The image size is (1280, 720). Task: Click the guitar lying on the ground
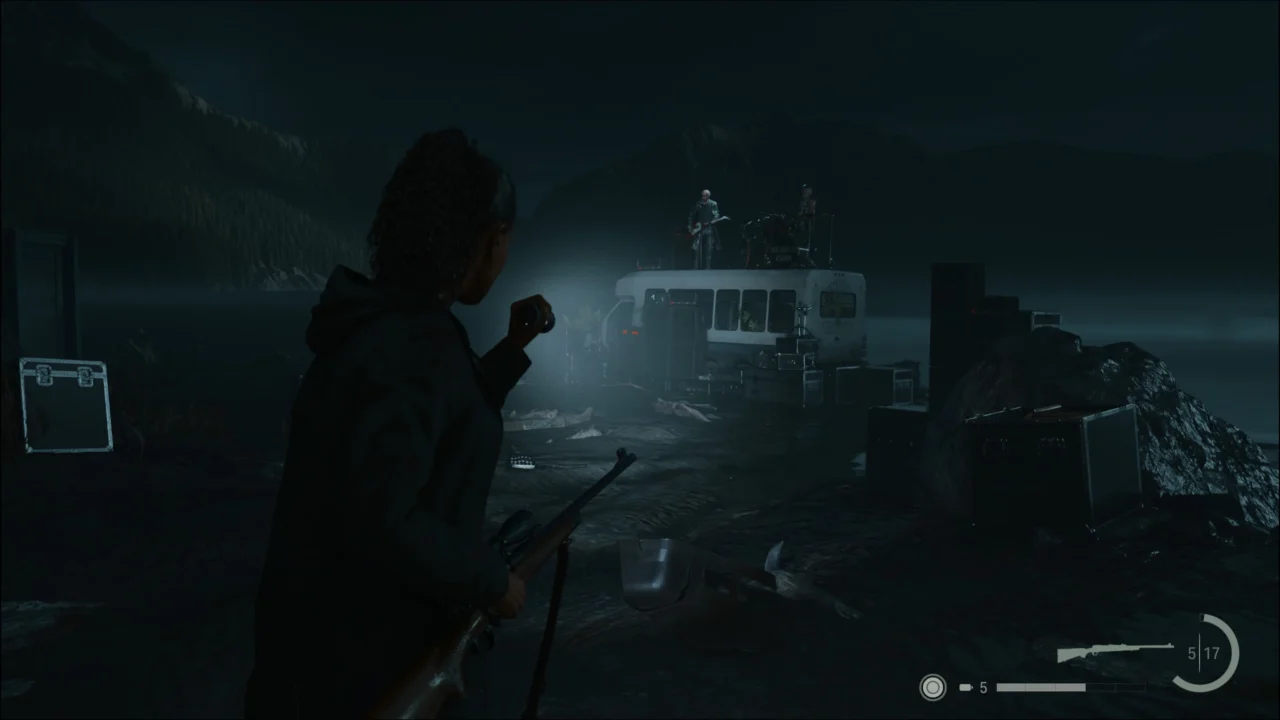pyautogui.click(x=520, y=460)
